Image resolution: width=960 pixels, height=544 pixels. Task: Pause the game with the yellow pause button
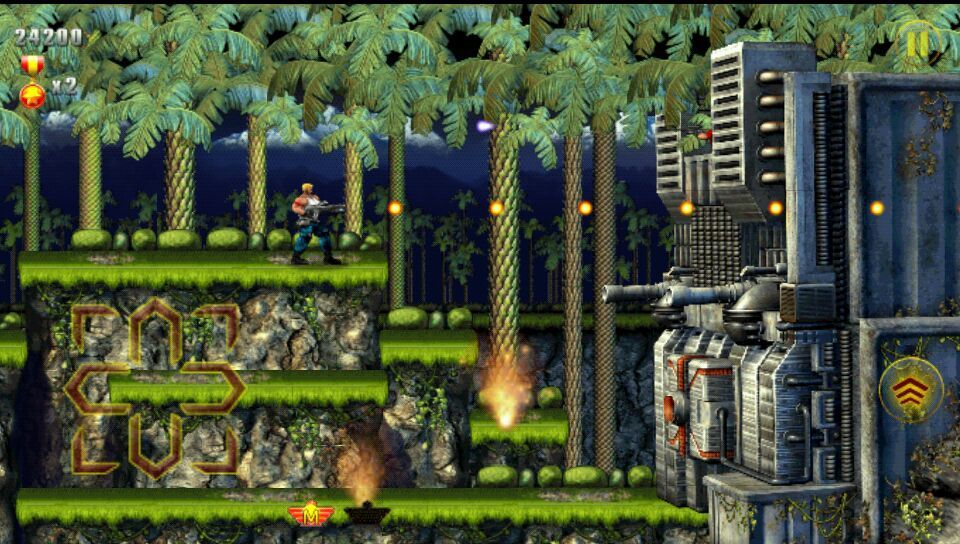click(x=917, y=43)
